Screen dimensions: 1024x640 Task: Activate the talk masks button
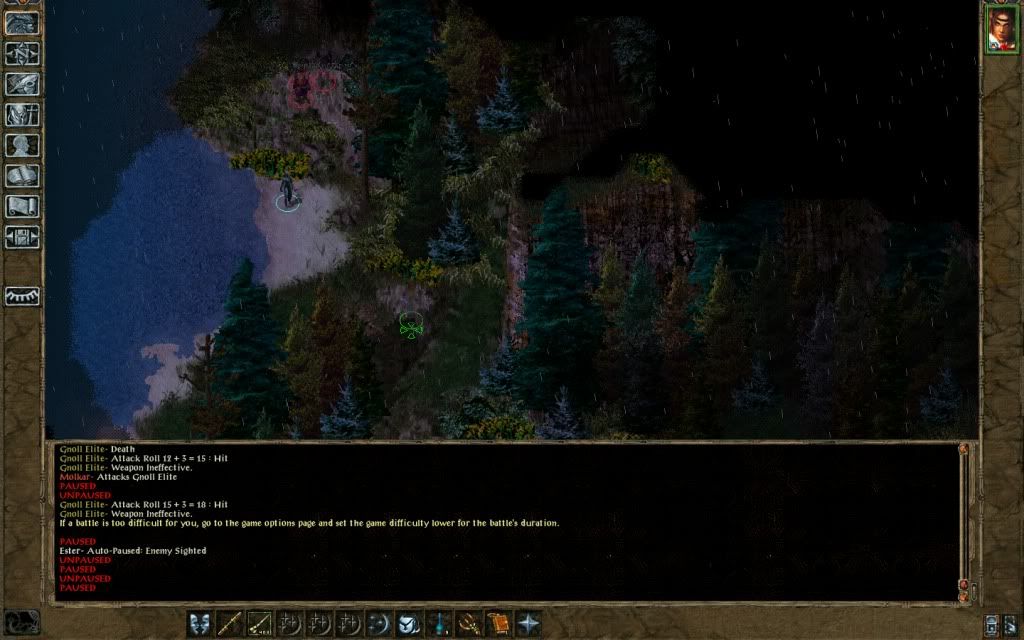pos(199,622)
